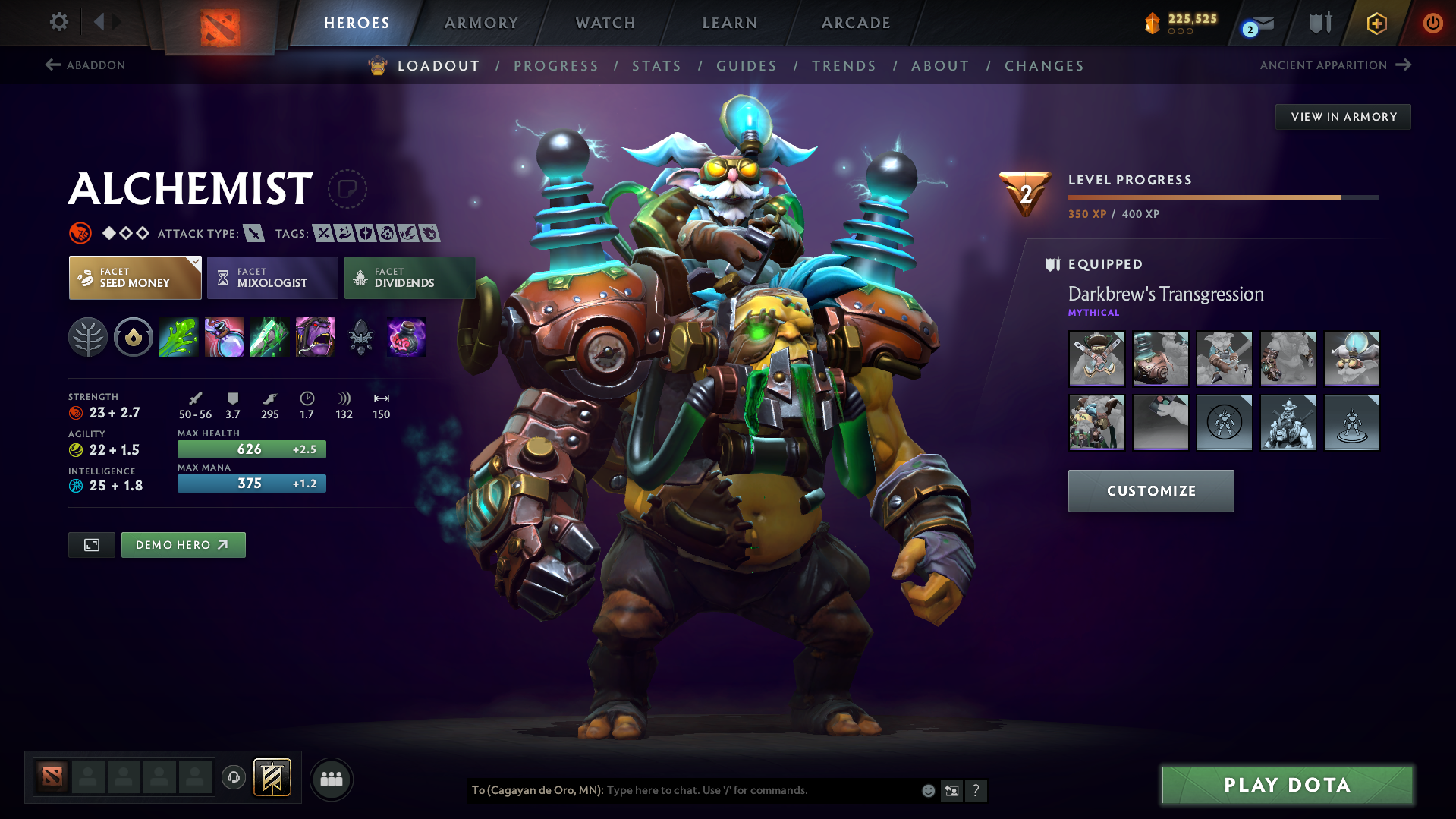Open the Changes tab
The width and height of the screenshot is (1456, 819).
click(1044, 66)
